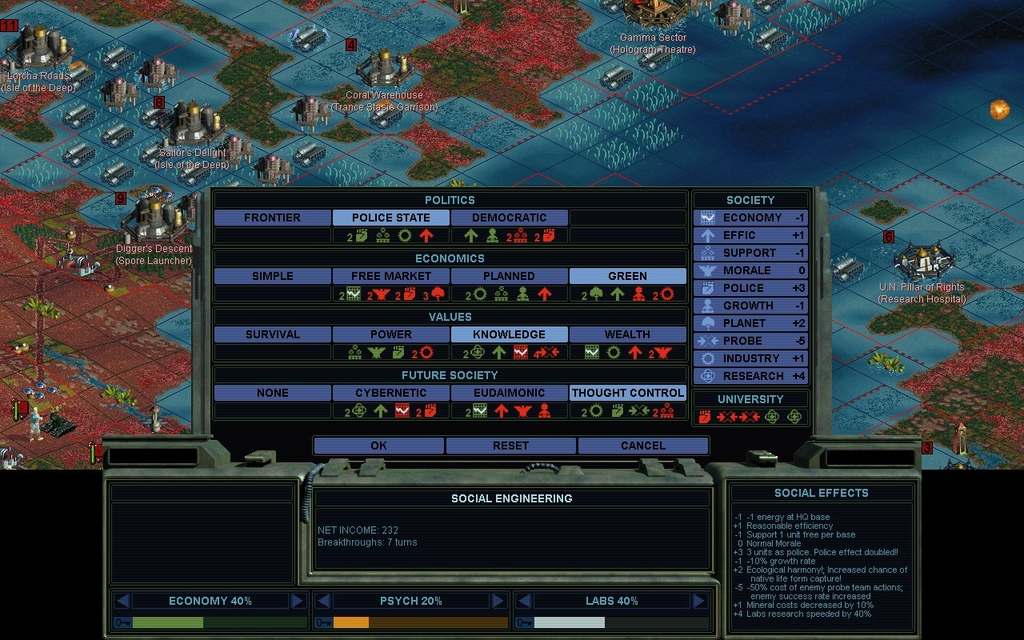Screen dimensions: 1024x640
Task: Lower Labs allocation with left arrow
Action: 524,601
